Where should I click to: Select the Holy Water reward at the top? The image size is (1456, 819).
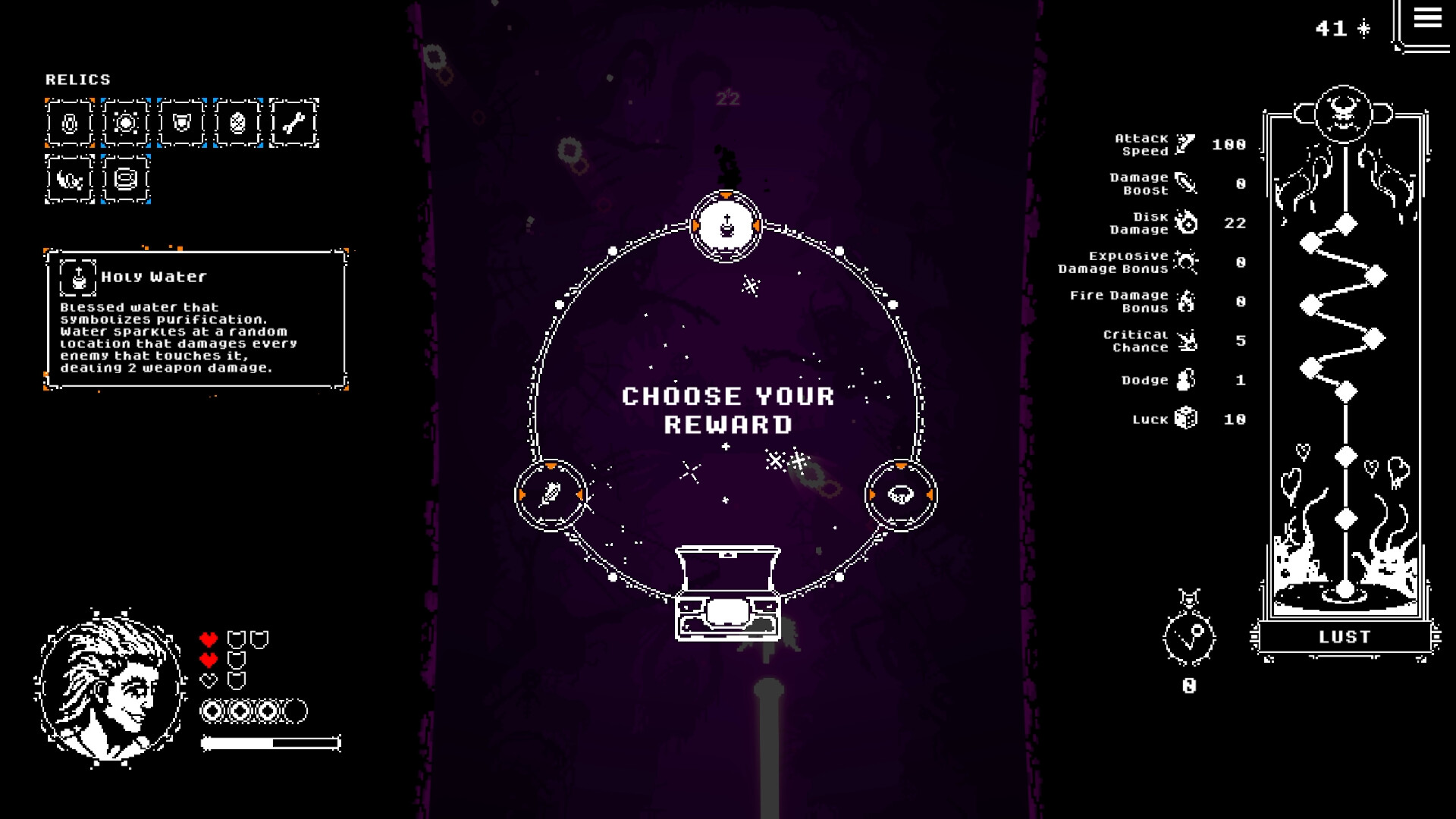point(726,226)
